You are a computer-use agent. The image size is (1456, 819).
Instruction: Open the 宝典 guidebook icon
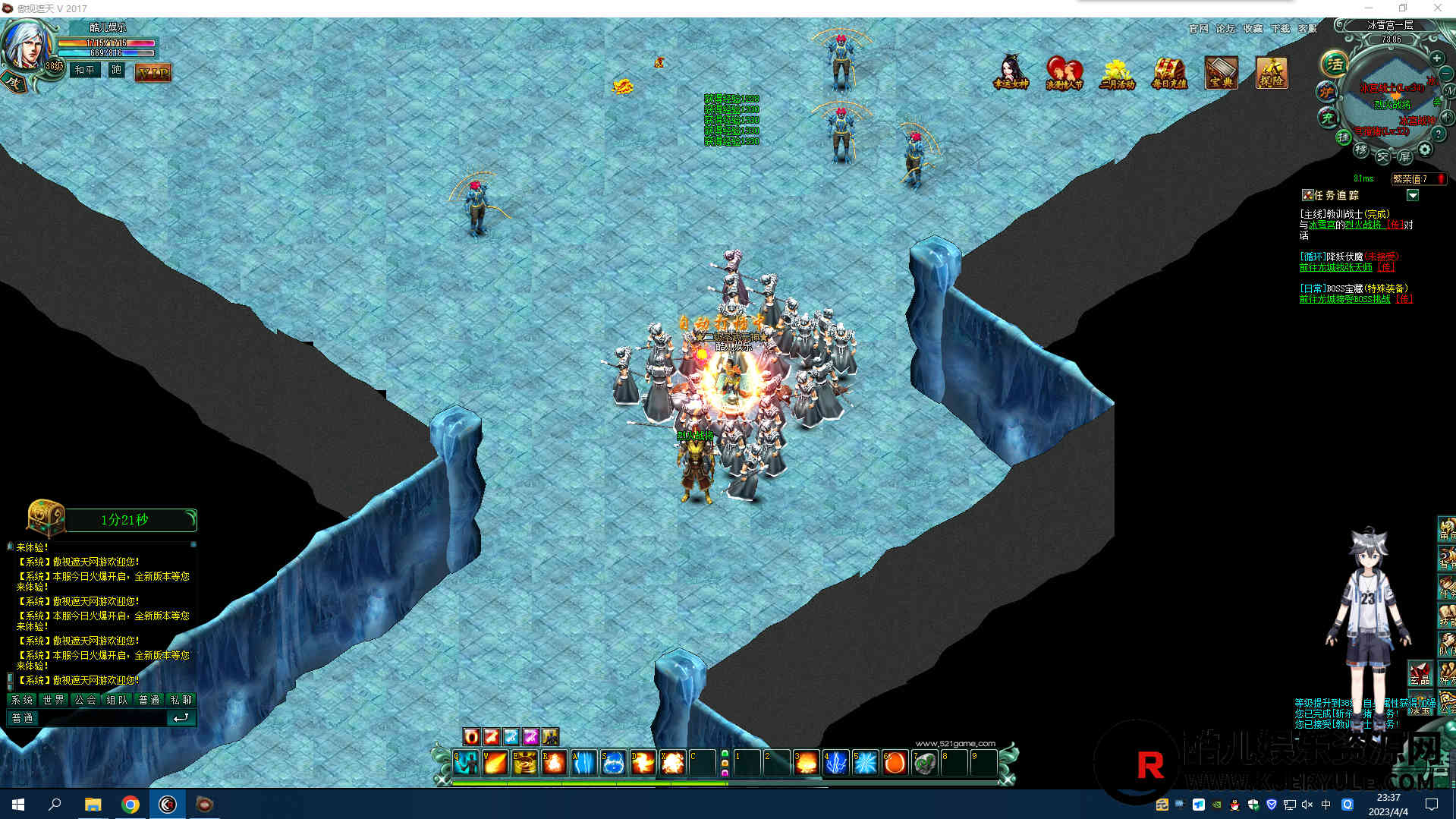[x=1221, y=73]
